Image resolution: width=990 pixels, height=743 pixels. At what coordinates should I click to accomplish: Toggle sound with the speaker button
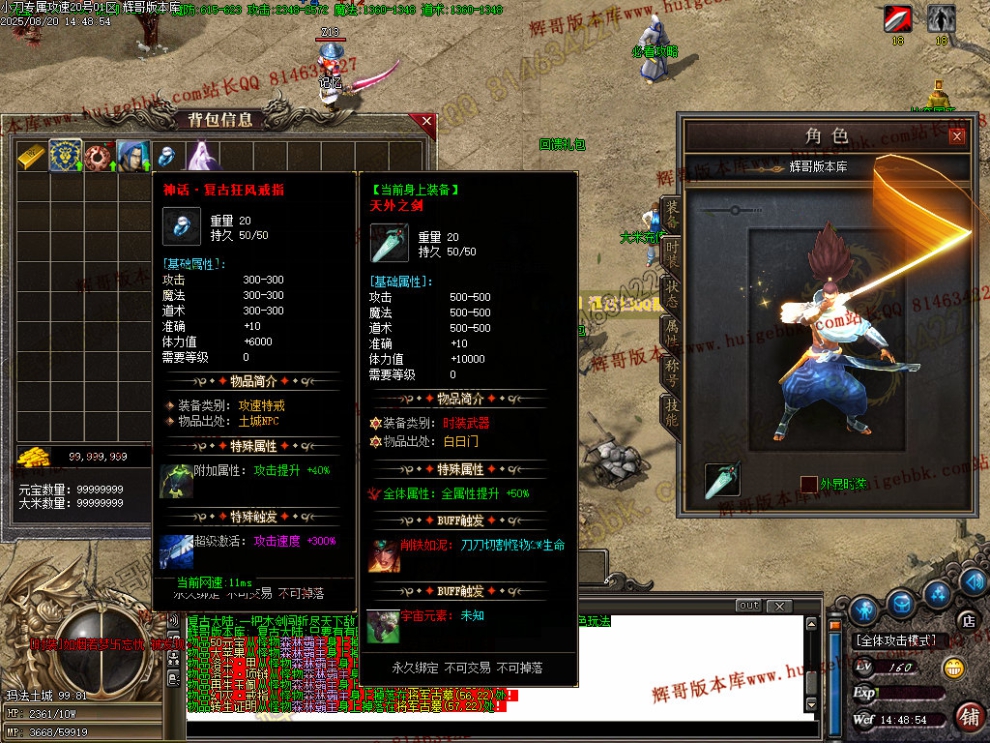point(973,582)
